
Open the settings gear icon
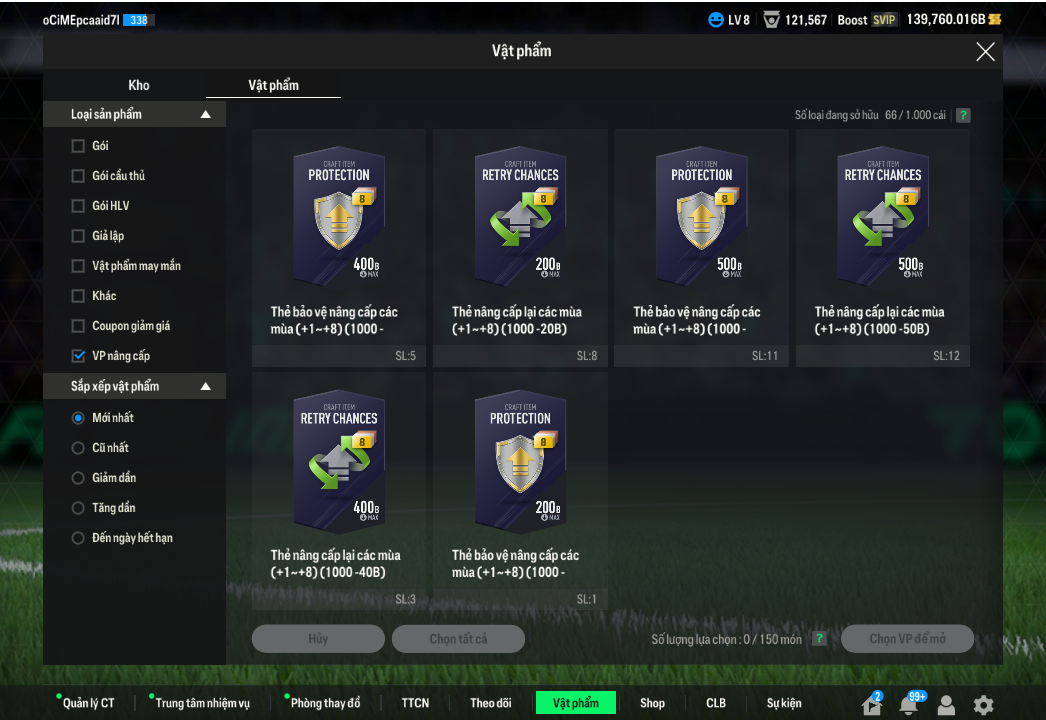[984, 704]
